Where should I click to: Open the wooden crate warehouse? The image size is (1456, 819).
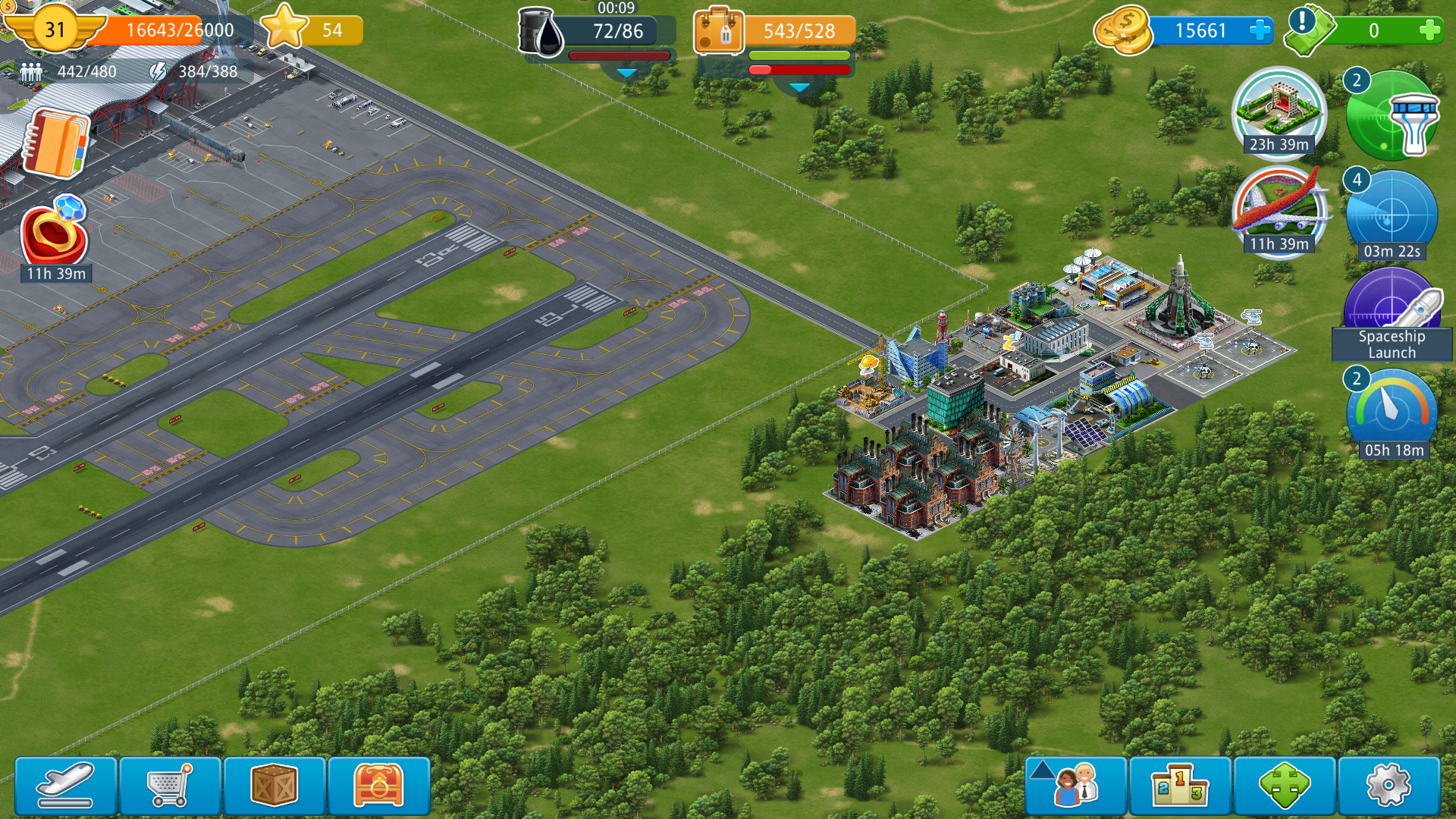[274, 786]
